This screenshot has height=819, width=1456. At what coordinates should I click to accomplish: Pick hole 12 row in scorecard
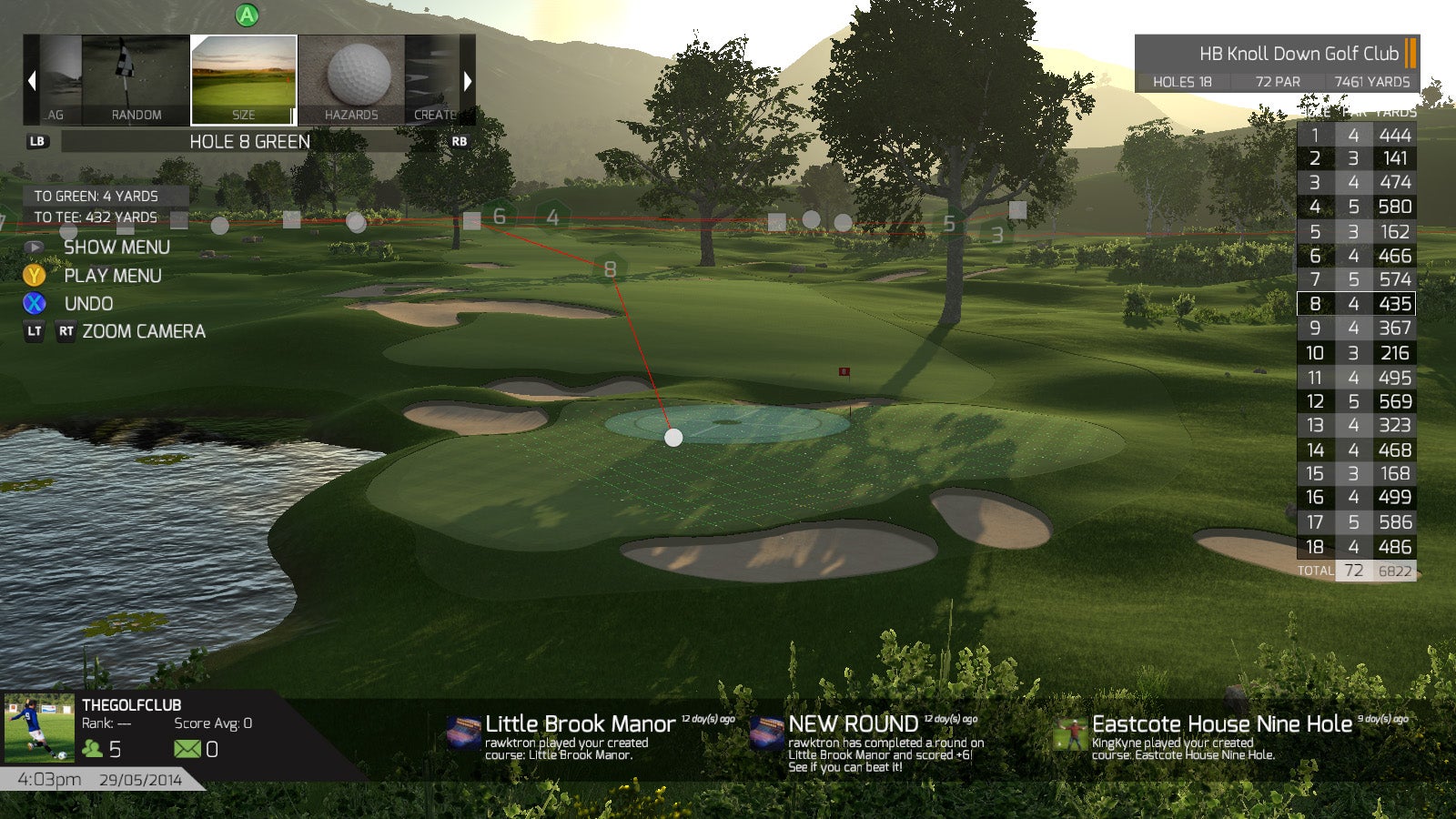coord(1356,401)
